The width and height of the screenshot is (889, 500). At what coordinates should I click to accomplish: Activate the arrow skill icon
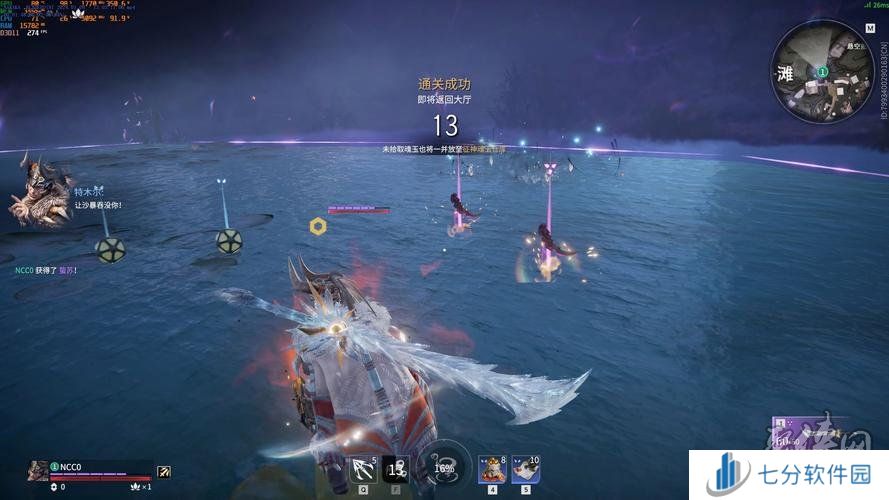(362, 468)
